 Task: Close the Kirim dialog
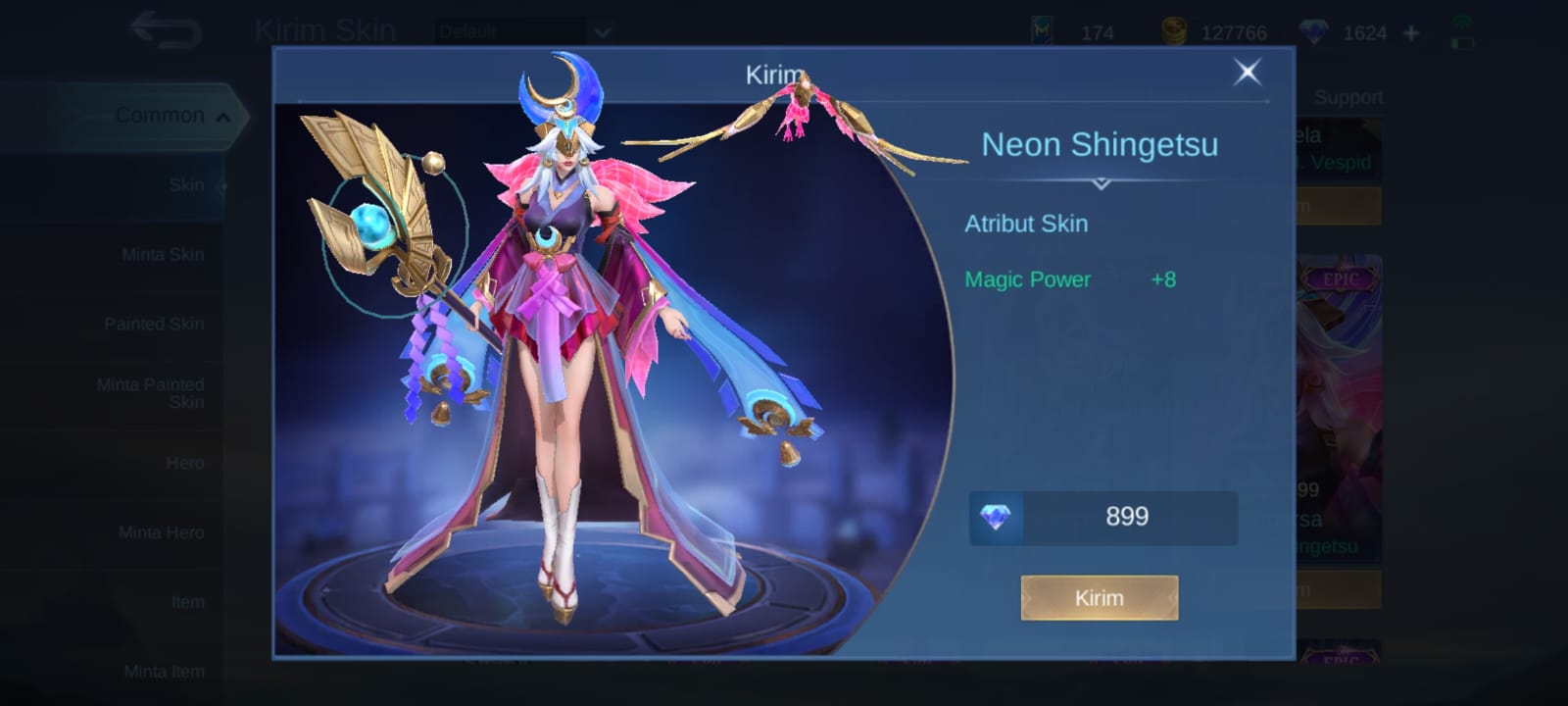1247,72
